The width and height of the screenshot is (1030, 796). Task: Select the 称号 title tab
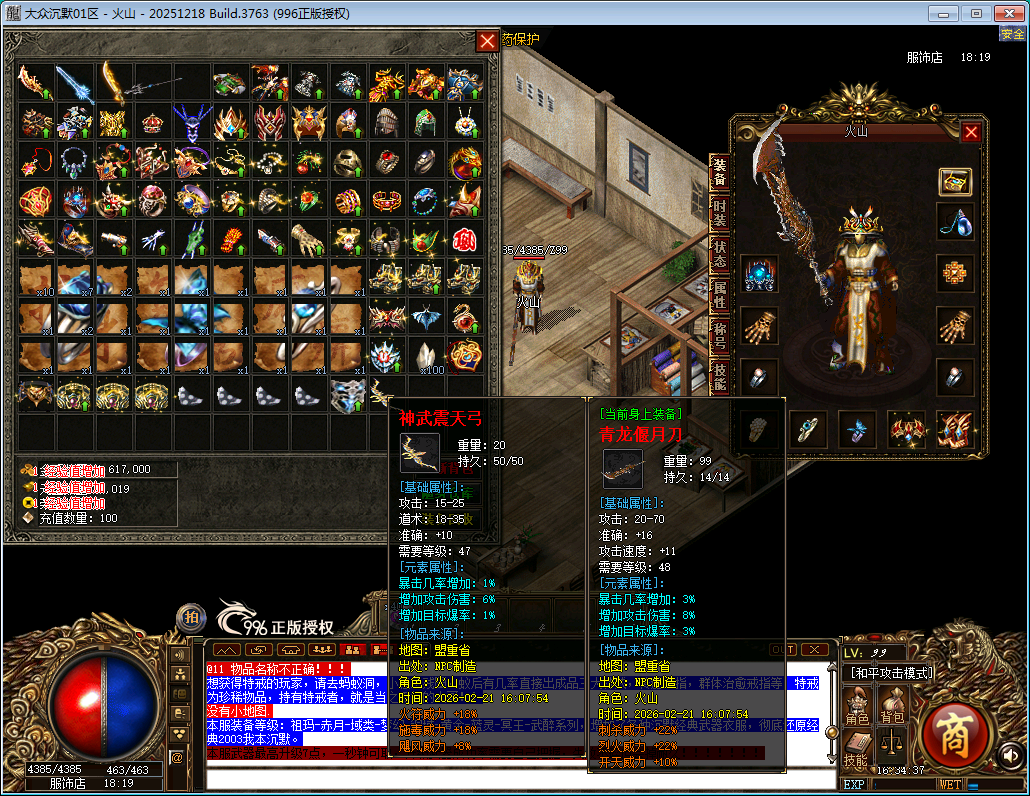[x=719, y=336]
